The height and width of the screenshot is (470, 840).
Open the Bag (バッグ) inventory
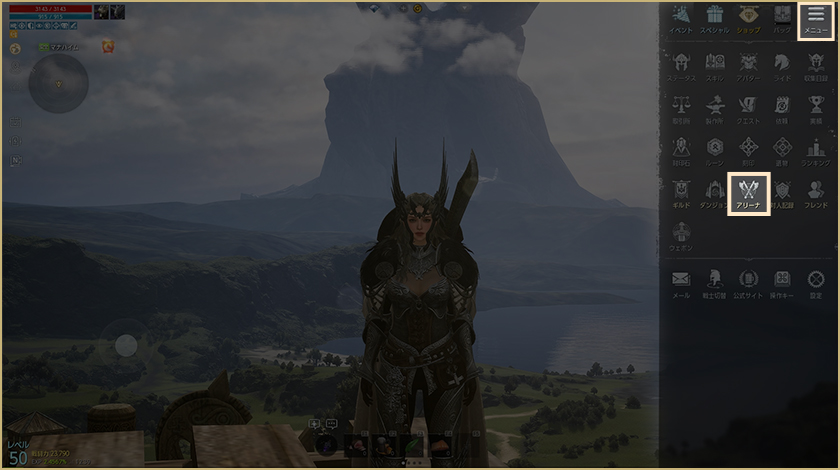click(x=782, y=19)
